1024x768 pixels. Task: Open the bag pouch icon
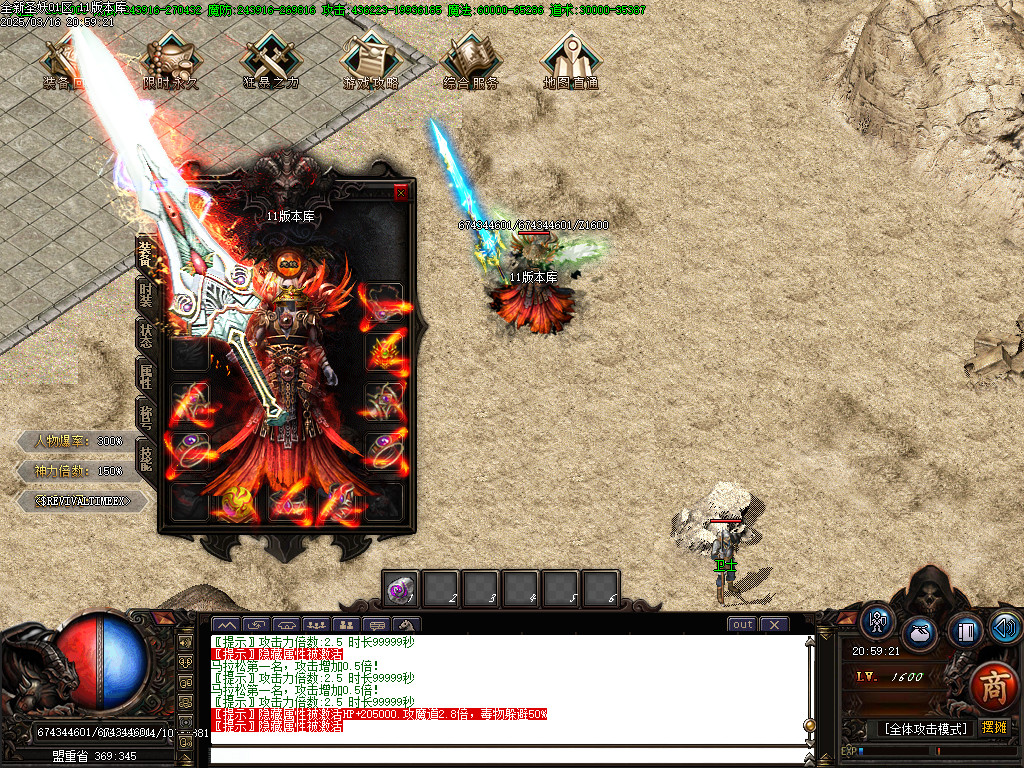click(919, 633)
